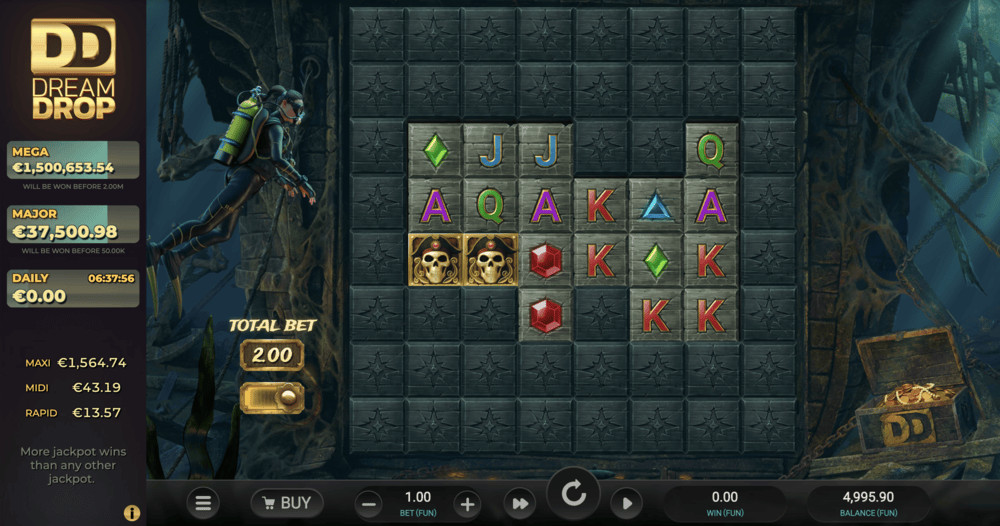The width and height of the screenshot is (1000, 526).
Task: Open the yellow info icon
Action: pyautogui.click(x=132, y=513)
